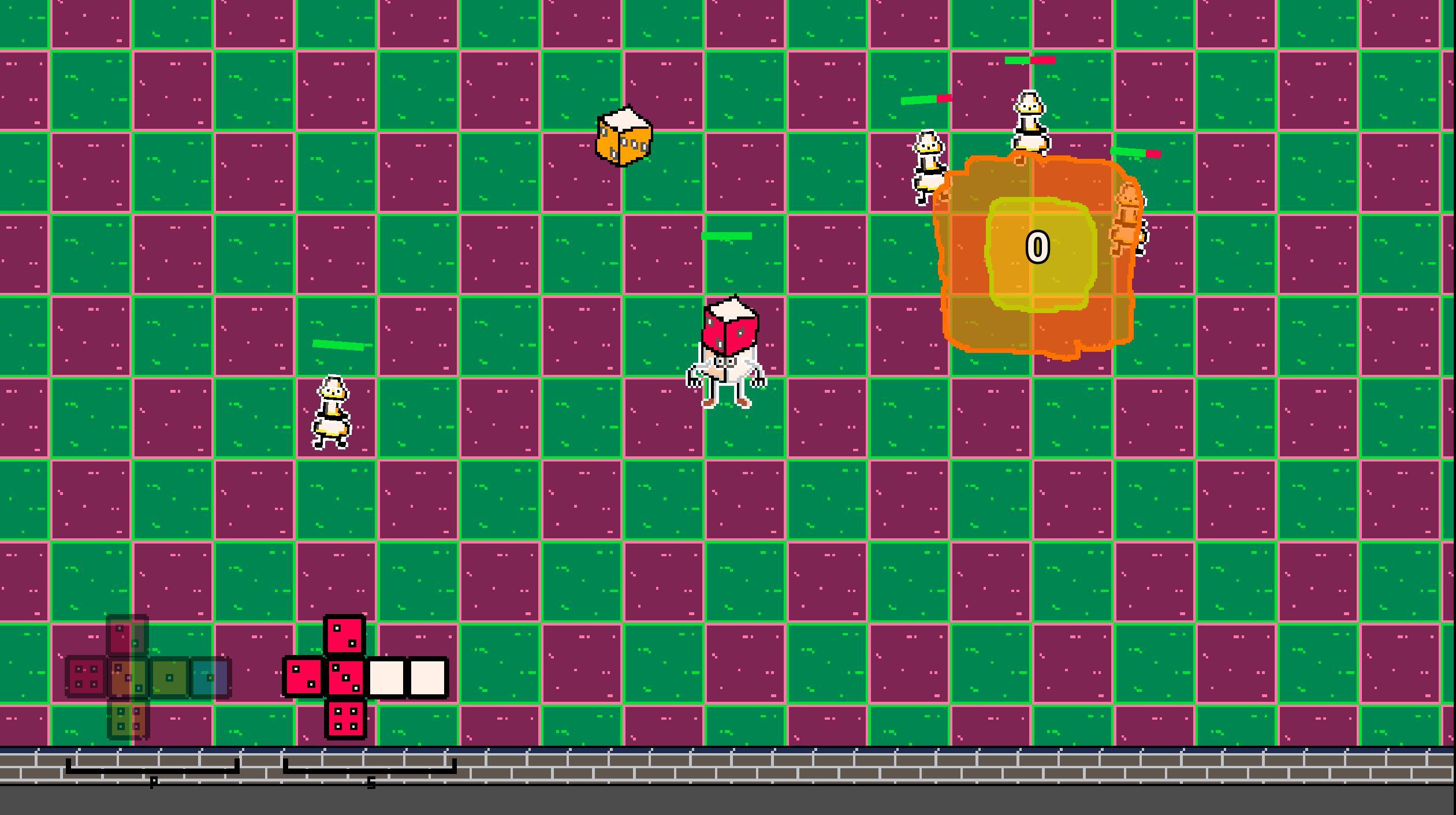Select the faded dark-red 4-pip die in the P set
This screenshot has width=1456, height=815.
click(86, 679)
